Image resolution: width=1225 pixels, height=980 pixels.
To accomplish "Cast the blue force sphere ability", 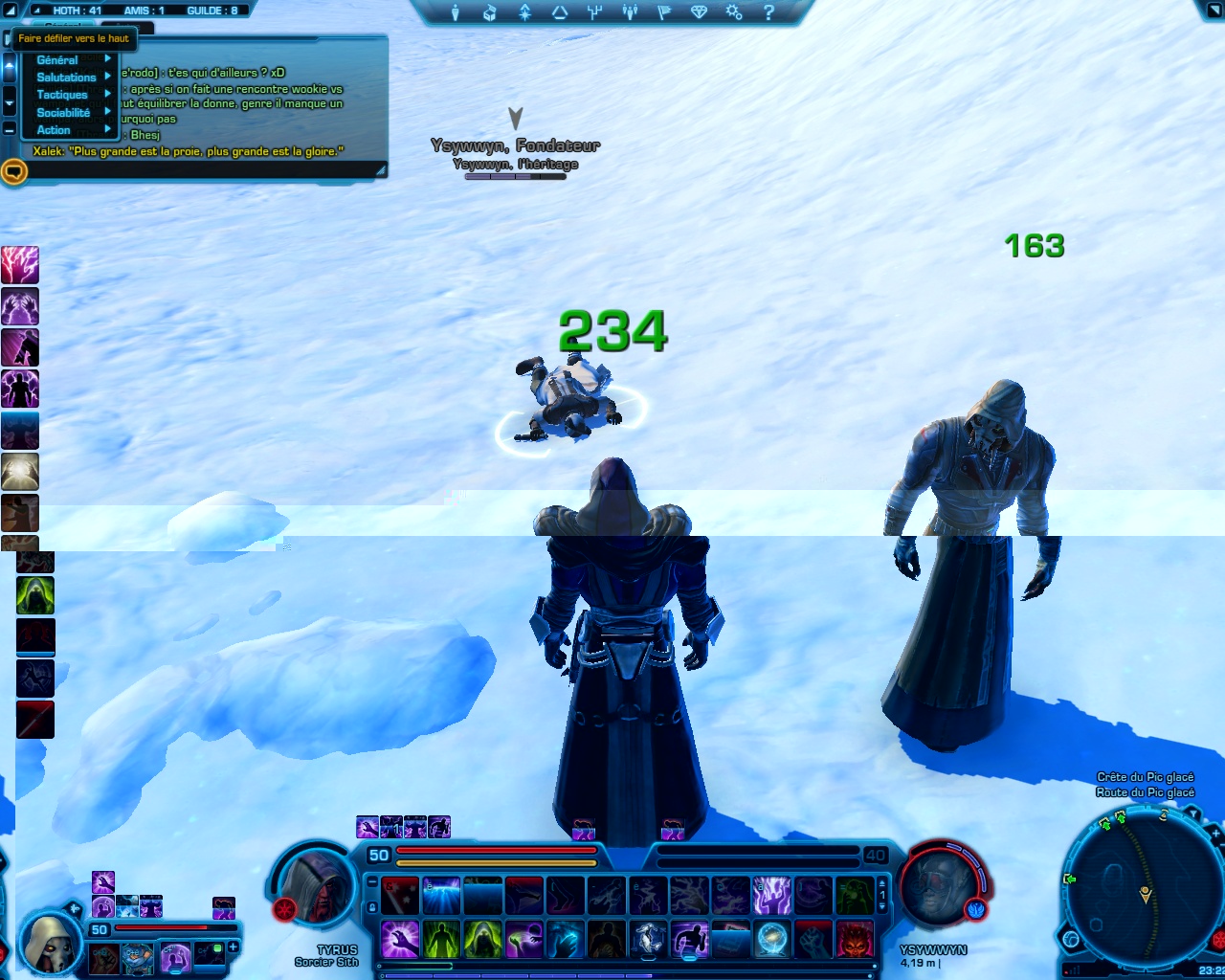I will tap(771, 939).
